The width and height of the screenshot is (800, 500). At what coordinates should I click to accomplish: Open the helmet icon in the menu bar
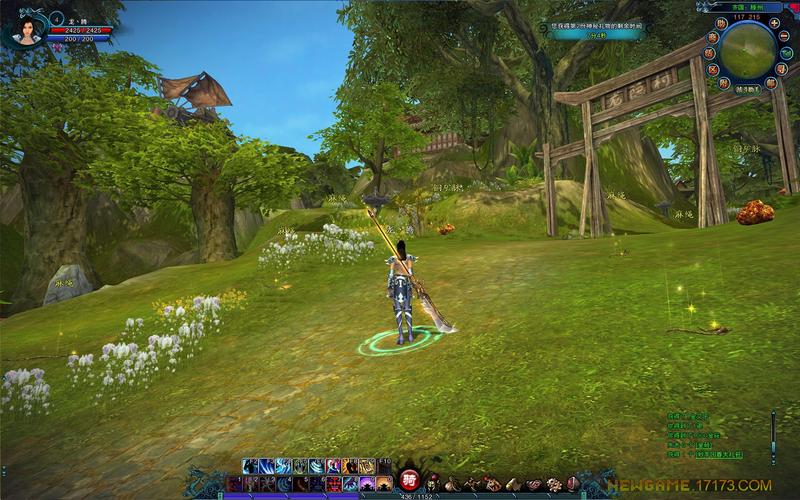point(433,484)
